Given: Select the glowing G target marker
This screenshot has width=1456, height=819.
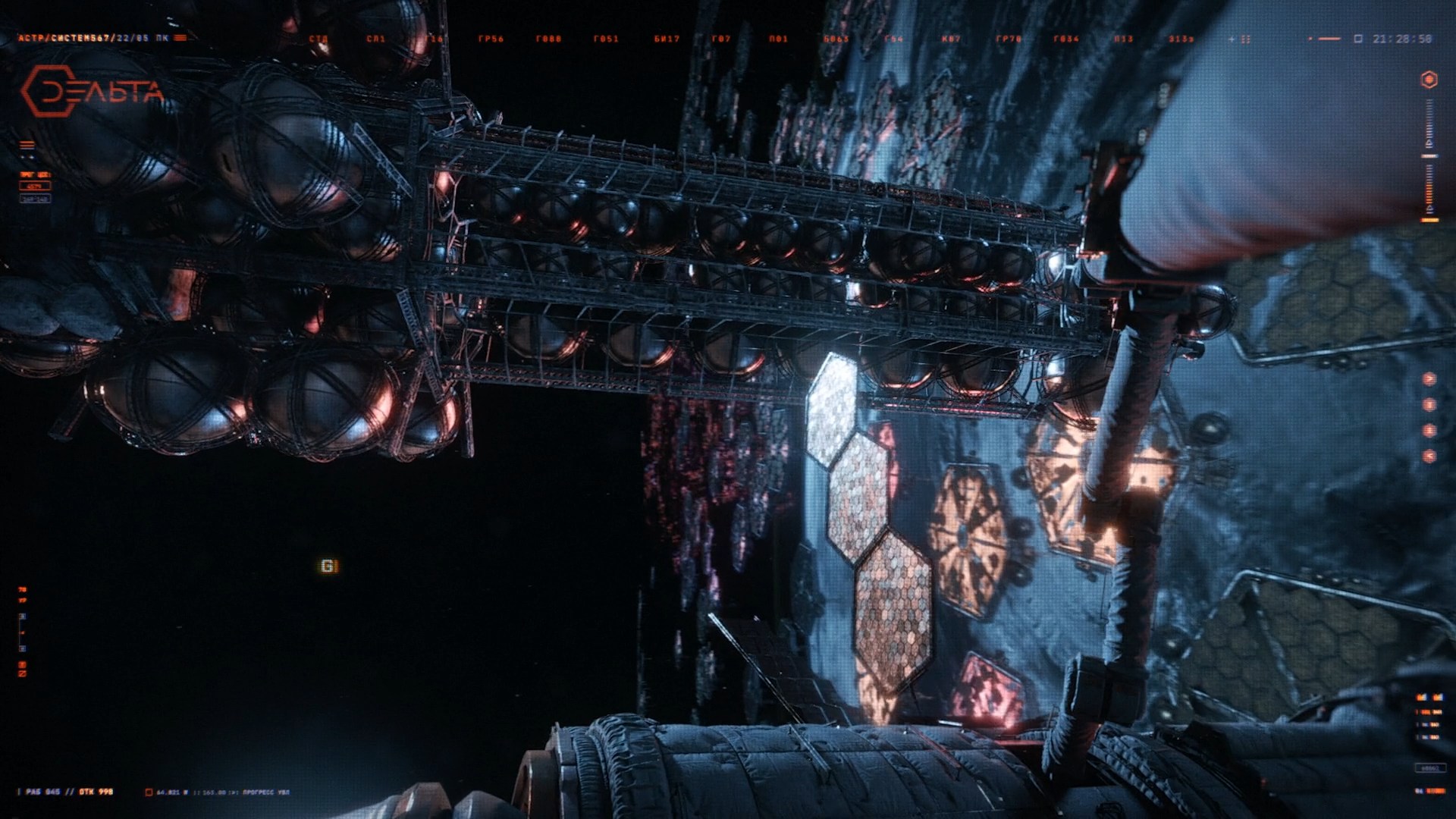Looking at the screenshot, I should pyautogui.click(x=328, y=566).
